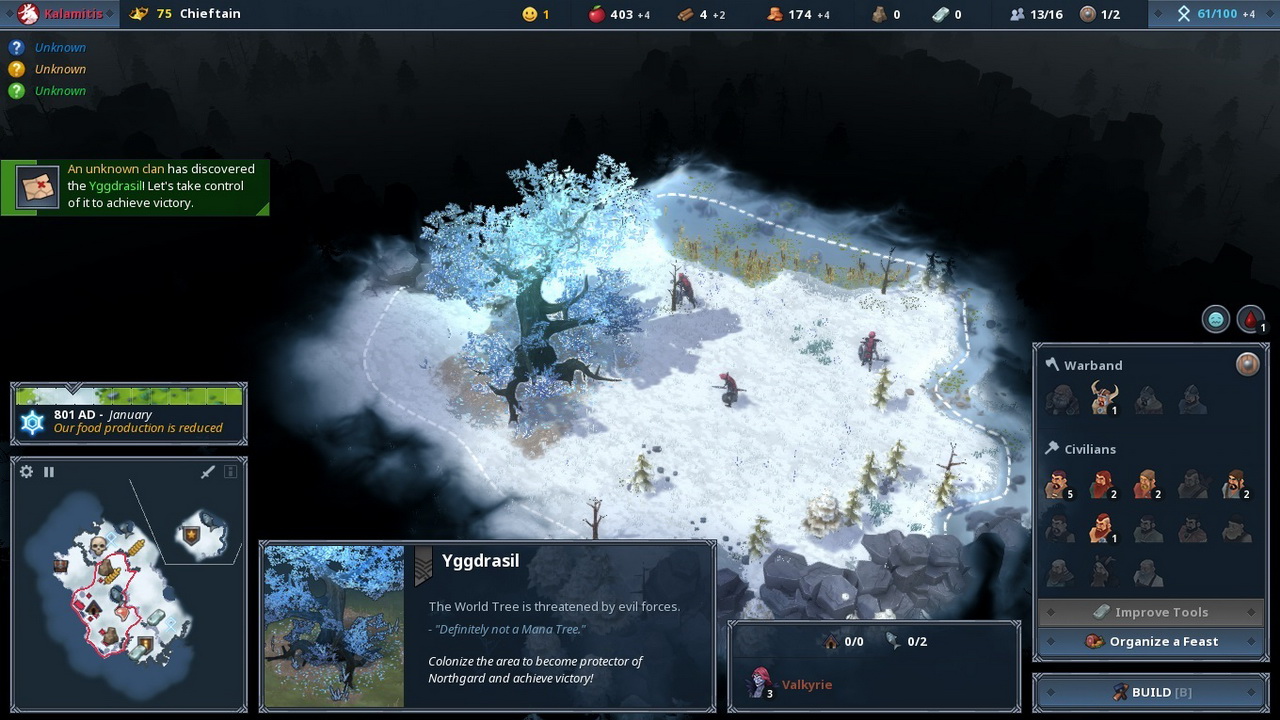Image resolution: width=1280 pixels, height=720 pixels.
Task: Click the Improve Tools button
Action: [x=1150, y=612]
